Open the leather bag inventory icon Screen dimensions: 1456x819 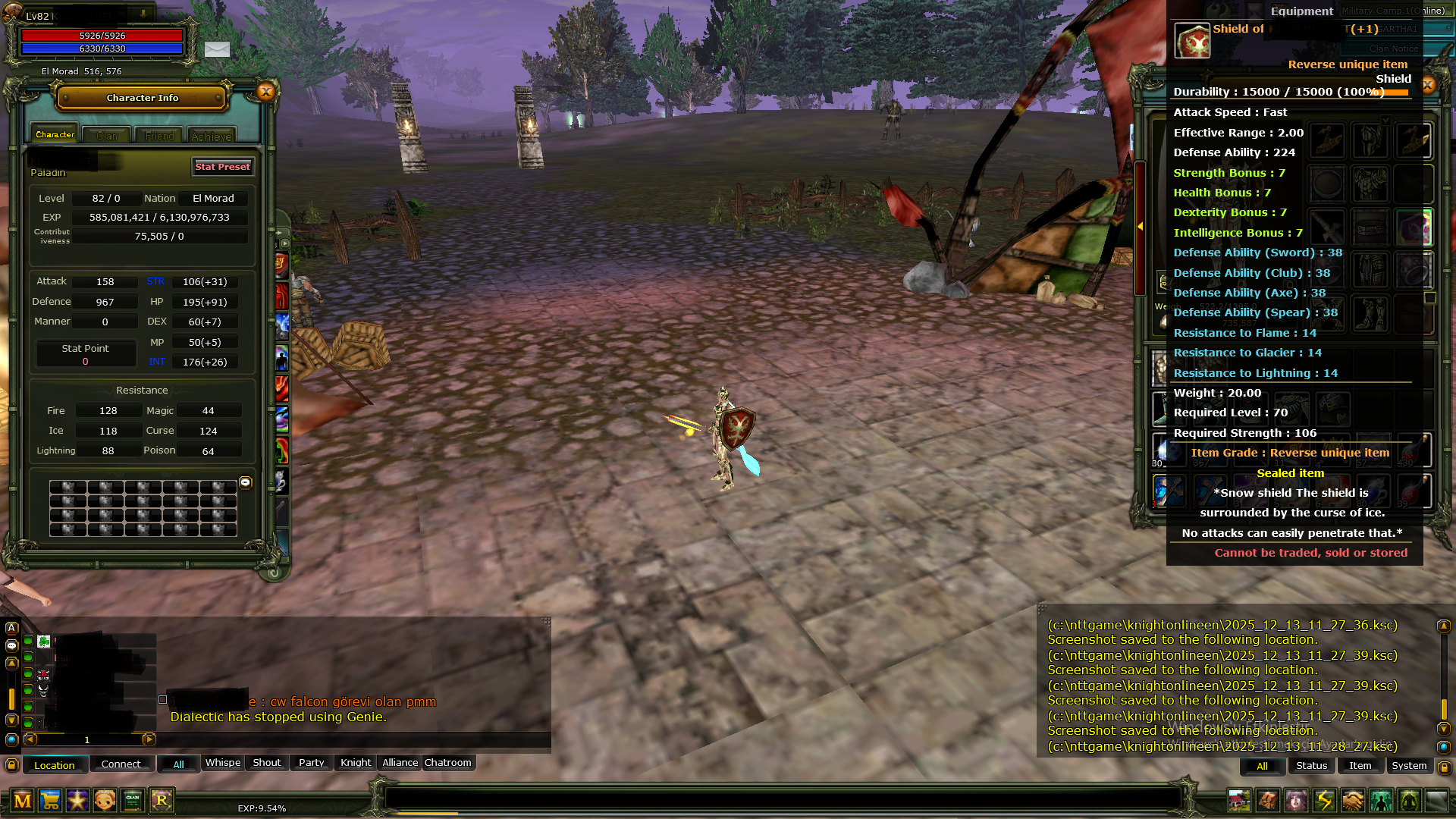point(1268,801)
